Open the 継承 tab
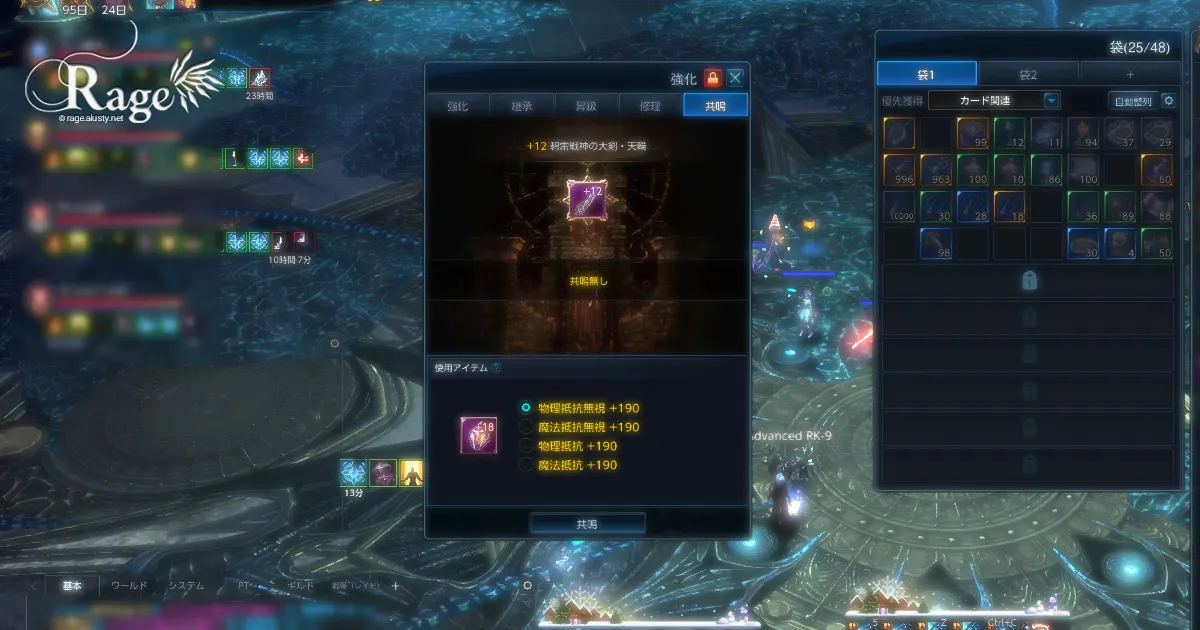The height and width of the screenshot is (630, 1200). pyautogui.click(x=523, y=105)
